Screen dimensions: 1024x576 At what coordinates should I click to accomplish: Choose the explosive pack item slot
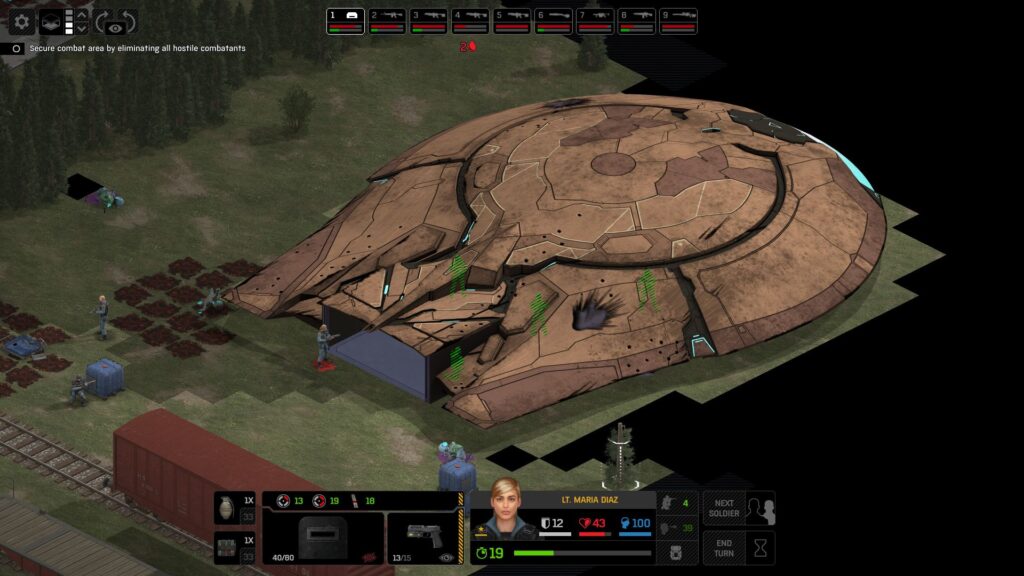click(x=235, y=548)
